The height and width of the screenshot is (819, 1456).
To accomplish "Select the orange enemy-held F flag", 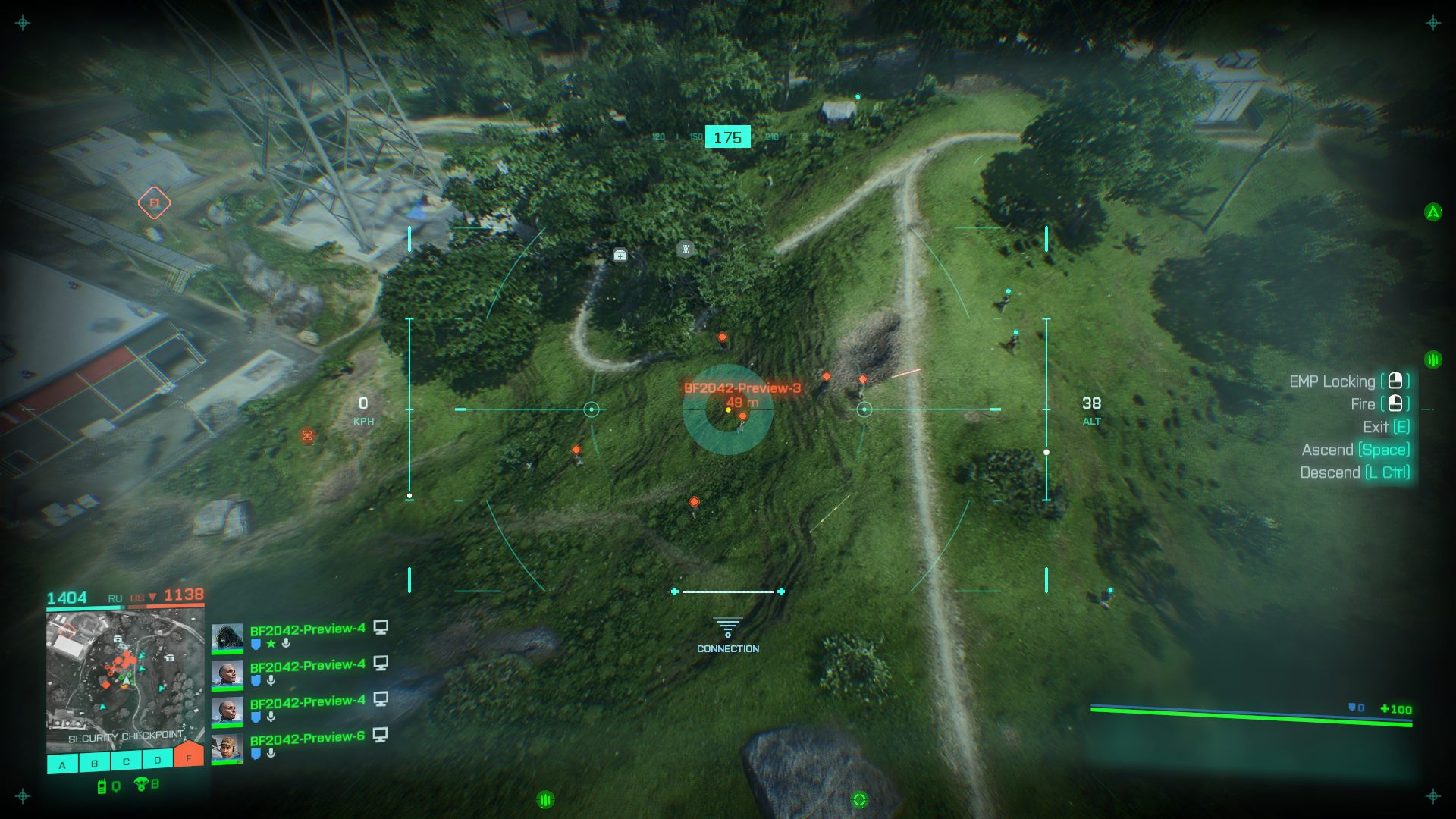I will click(188, 756).
